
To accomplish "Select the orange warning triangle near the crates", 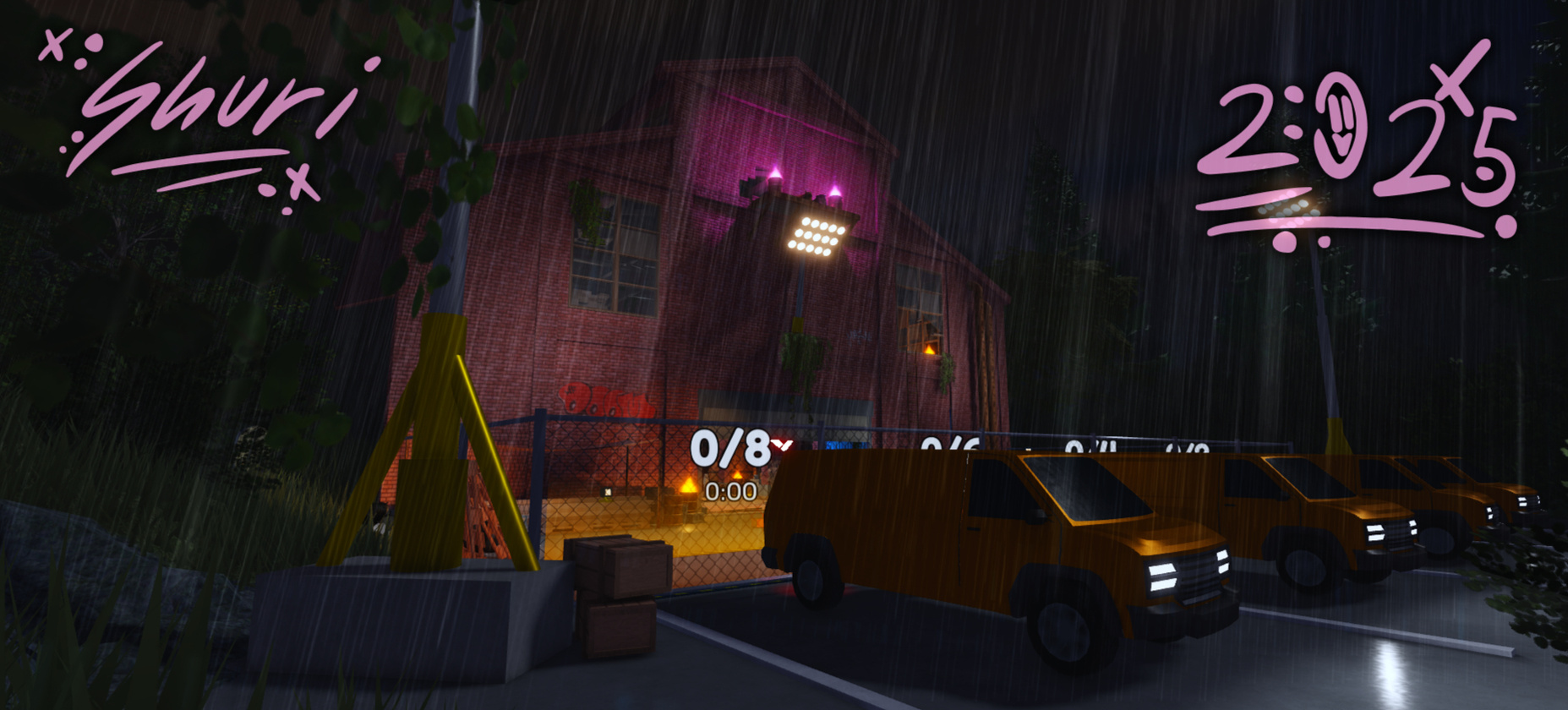I will [687, 484].
